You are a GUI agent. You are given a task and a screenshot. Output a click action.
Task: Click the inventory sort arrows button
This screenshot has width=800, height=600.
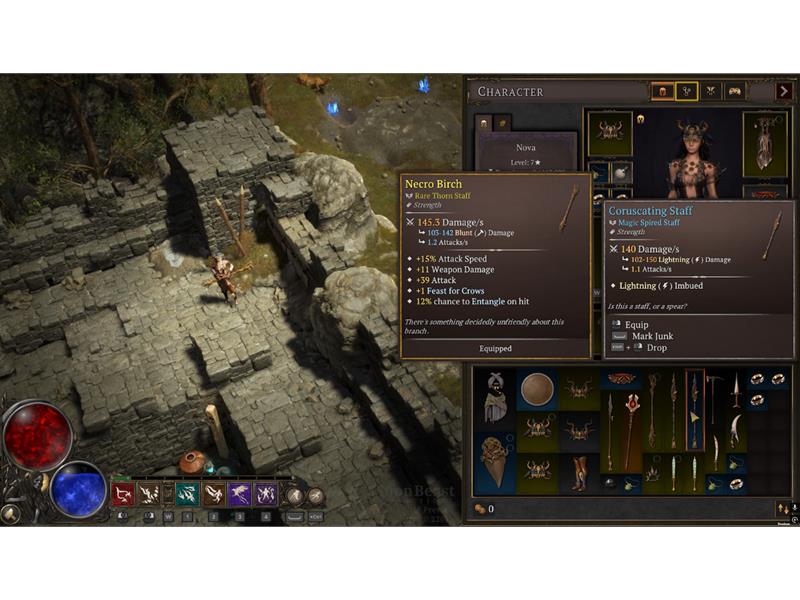(x=783, y=509)
